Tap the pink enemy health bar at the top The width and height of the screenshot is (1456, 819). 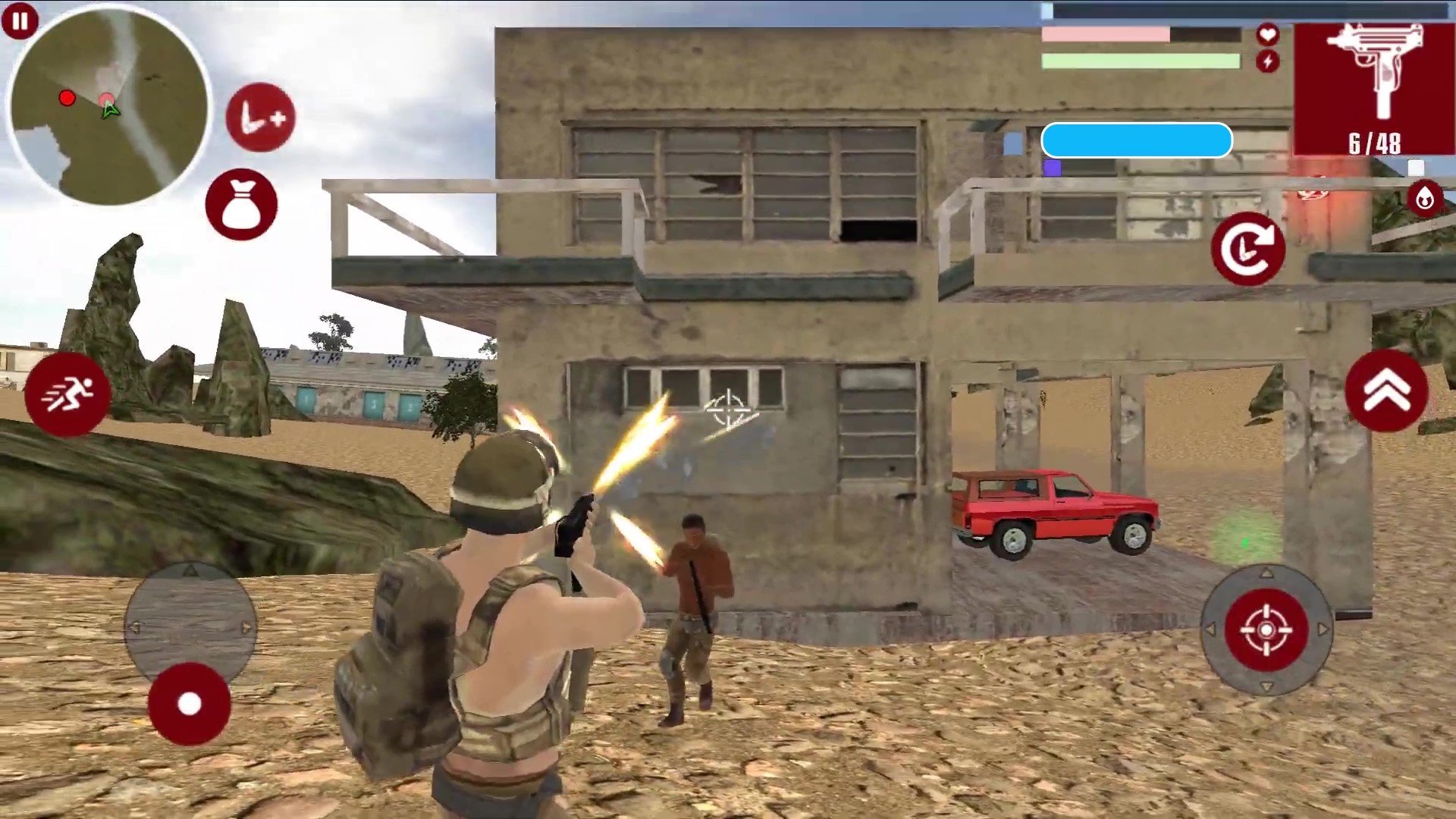tap(1105, 34)
